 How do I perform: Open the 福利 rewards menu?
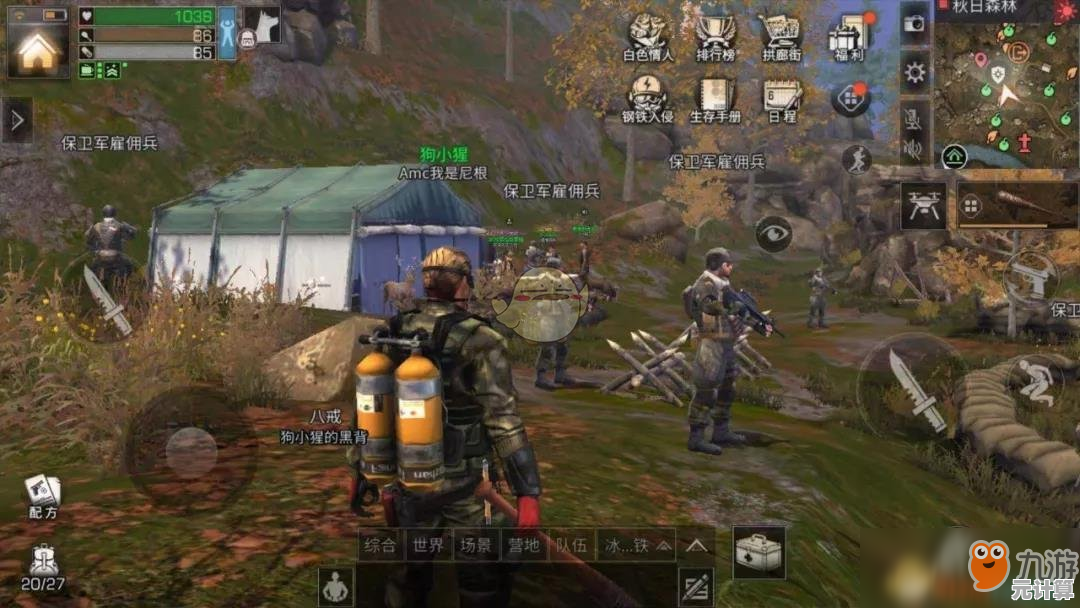point(848,37)
